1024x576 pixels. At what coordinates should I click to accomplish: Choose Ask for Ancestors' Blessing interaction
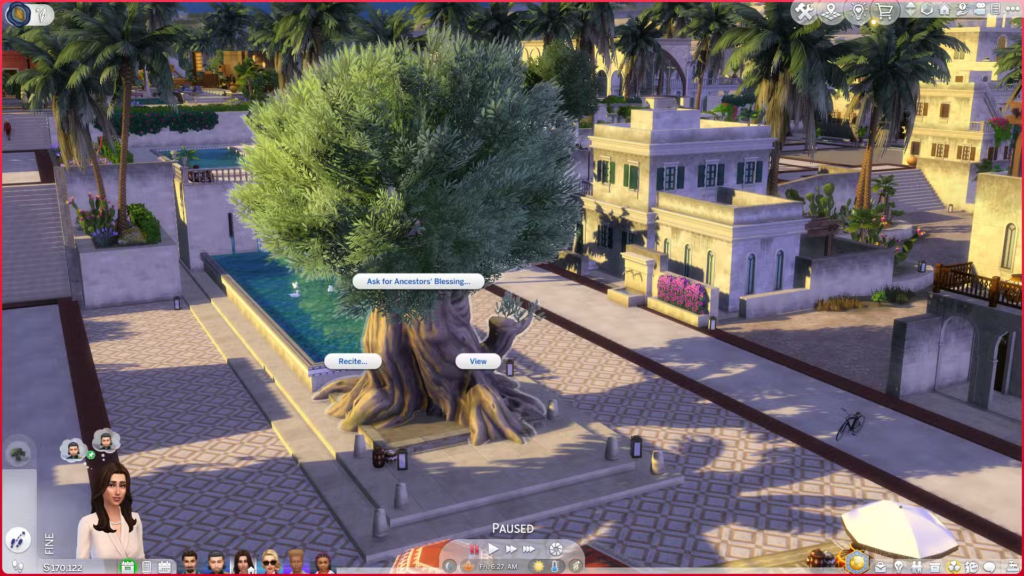tap(418, 282)
